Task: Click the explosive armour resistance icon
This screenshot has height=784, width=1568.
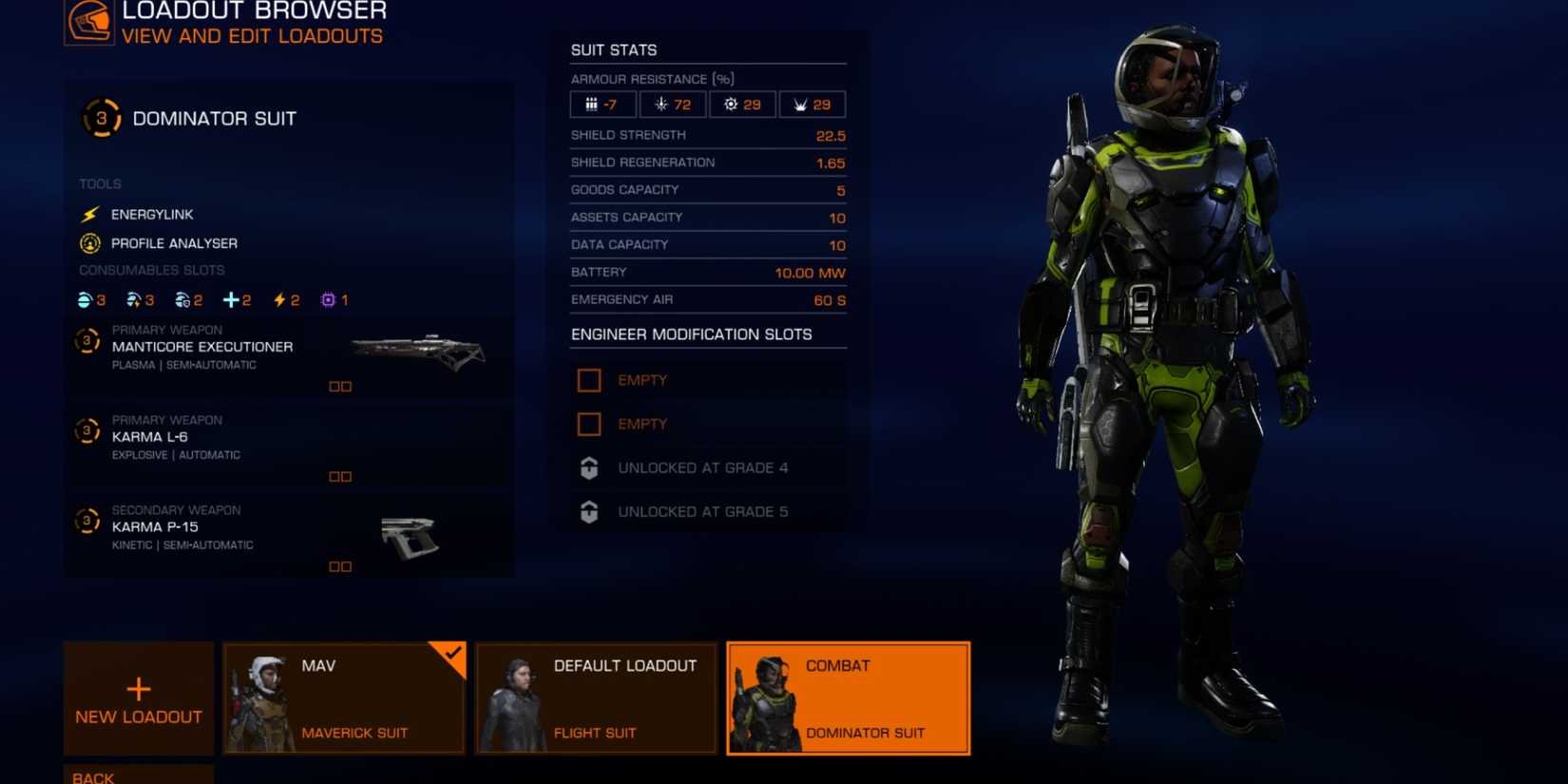Action: (731, 104)
